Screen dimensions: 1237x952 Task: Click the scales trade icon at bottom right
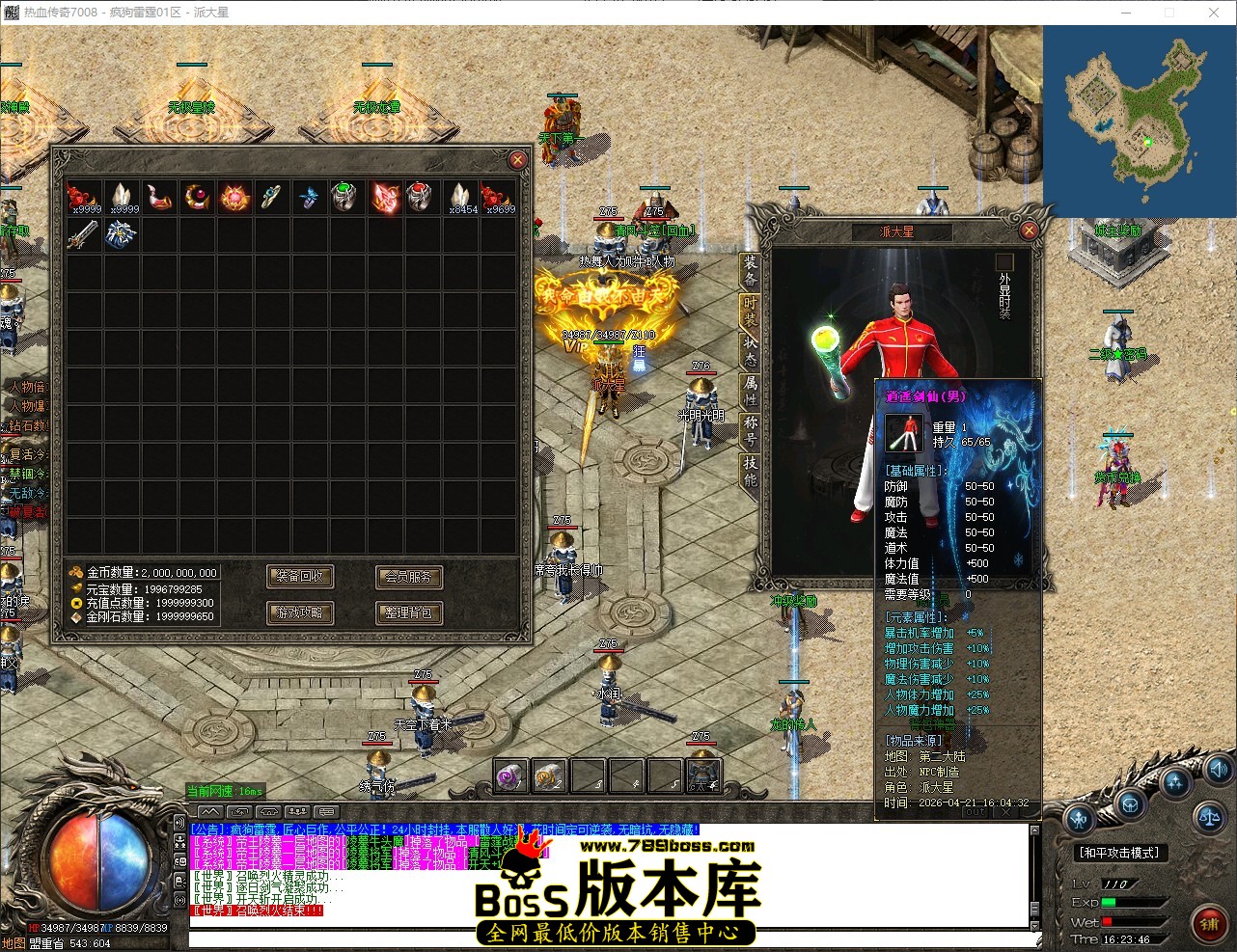(x=1209, y=819)
